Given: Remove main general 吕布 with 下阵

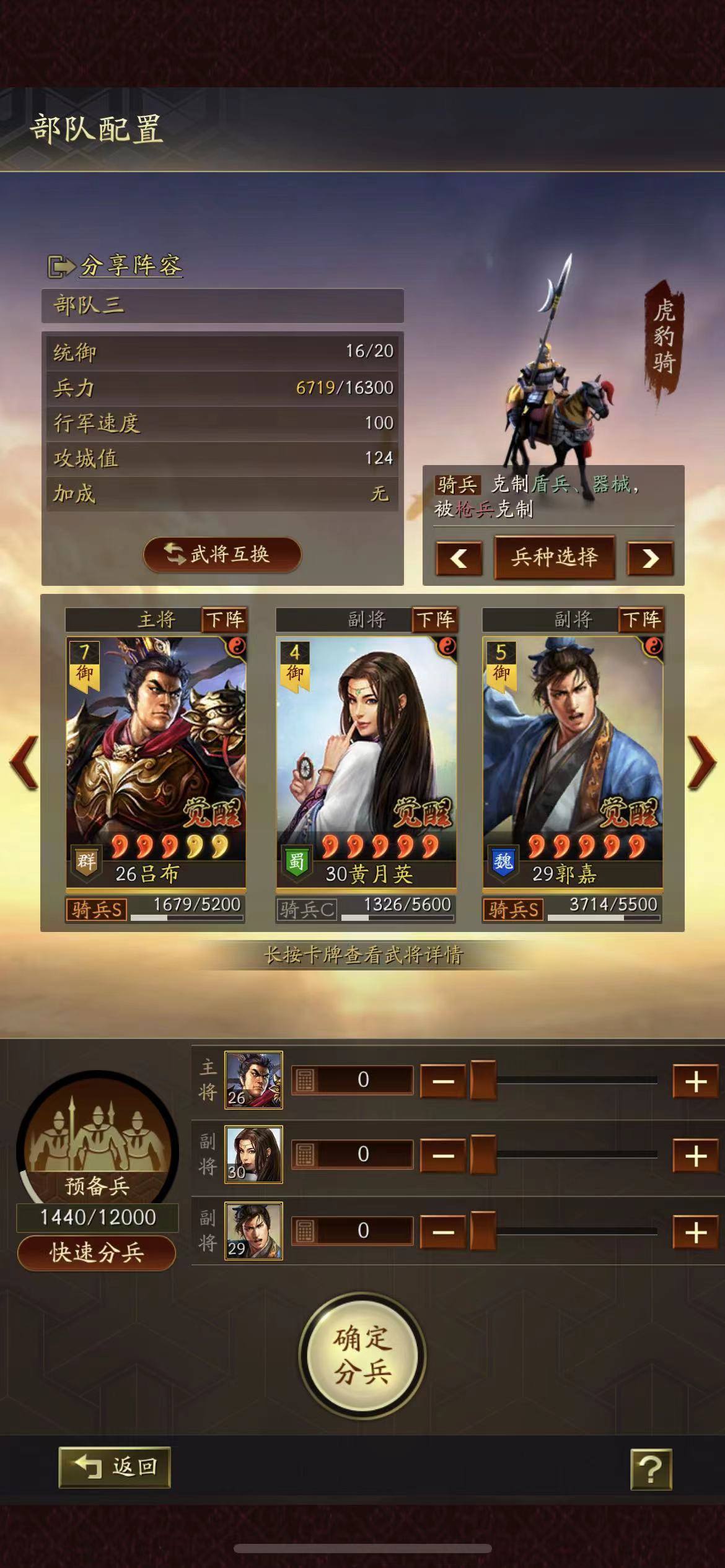Looking at the screenshot, I should (225, 619).
